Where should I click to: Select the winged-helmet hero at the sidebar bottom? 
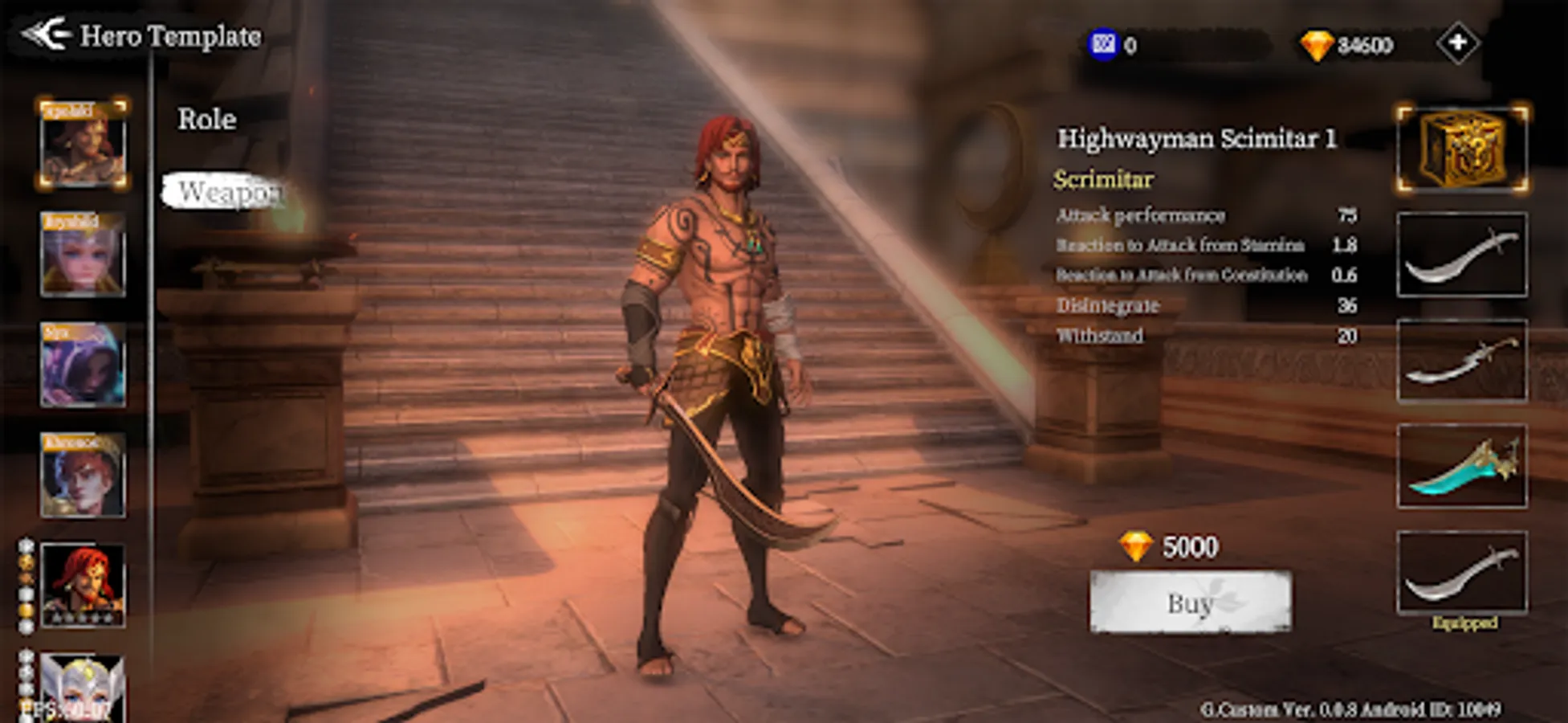point(83,689)
